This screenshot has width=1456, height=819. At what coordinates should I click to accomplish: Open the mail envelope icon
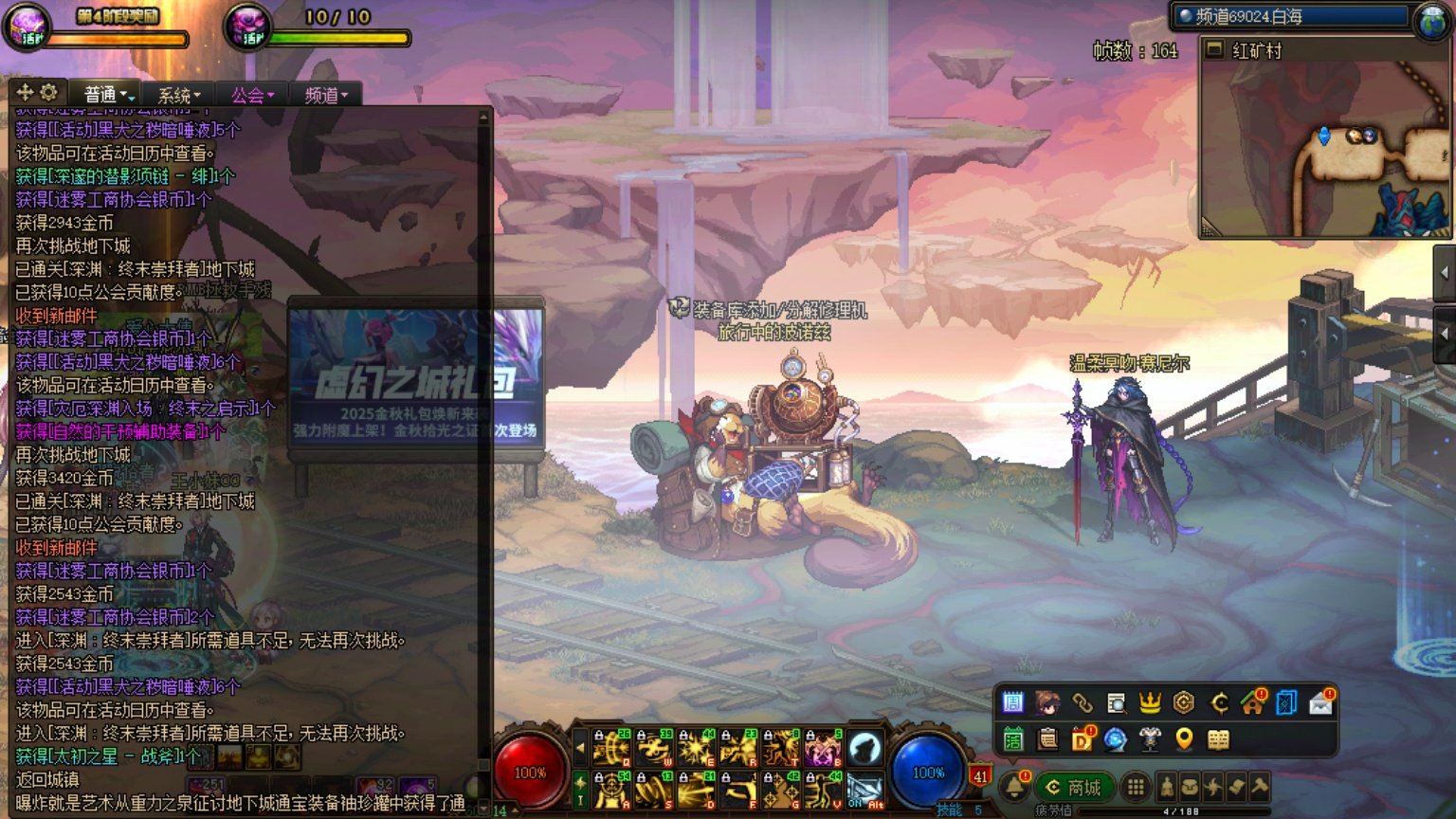tap(1320, 702)
